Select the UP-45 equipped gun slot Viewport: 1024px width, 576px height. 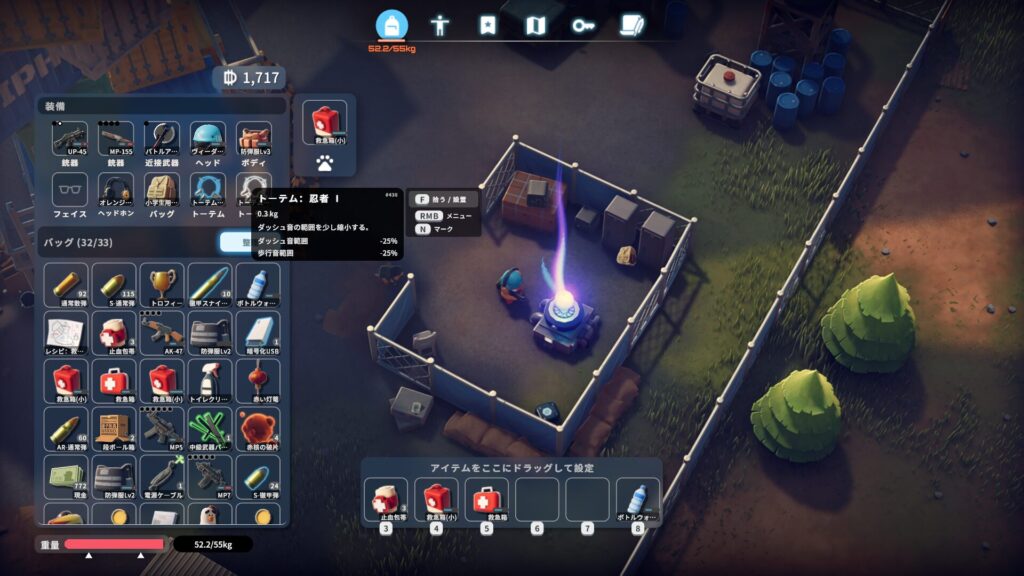(69, 139)
